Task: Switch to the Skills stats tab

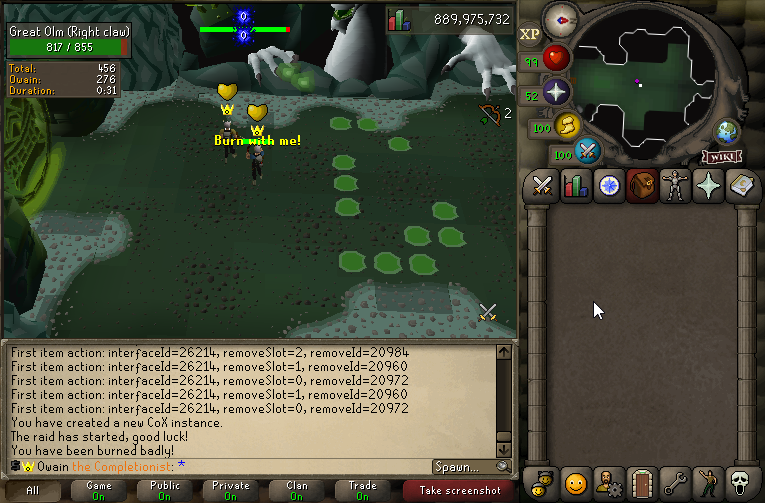Action: pos(576,185)
